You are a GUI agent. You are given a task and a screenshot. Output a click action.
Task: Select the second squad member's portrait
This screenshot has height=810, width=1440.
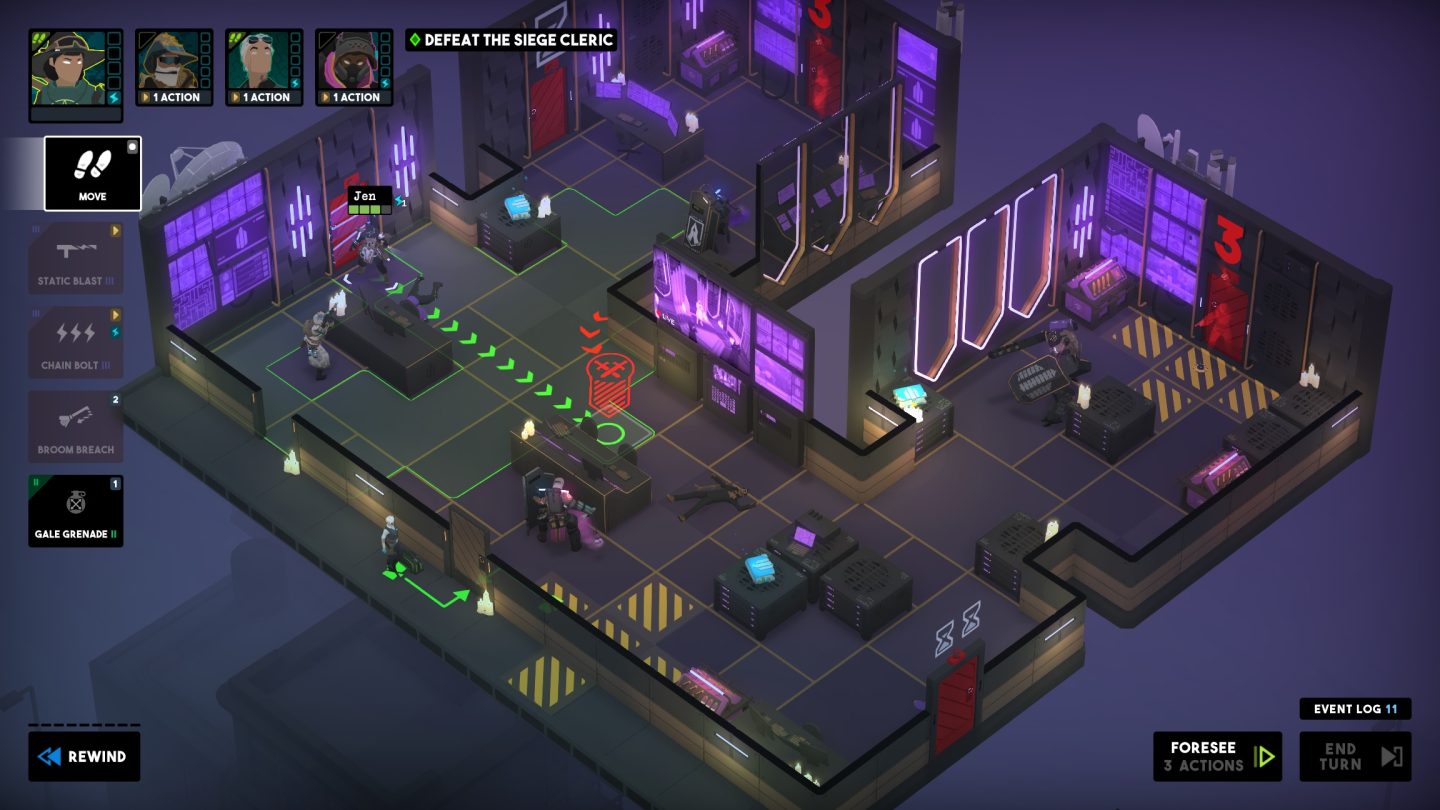pyautogui.click(x=172, y=62)
